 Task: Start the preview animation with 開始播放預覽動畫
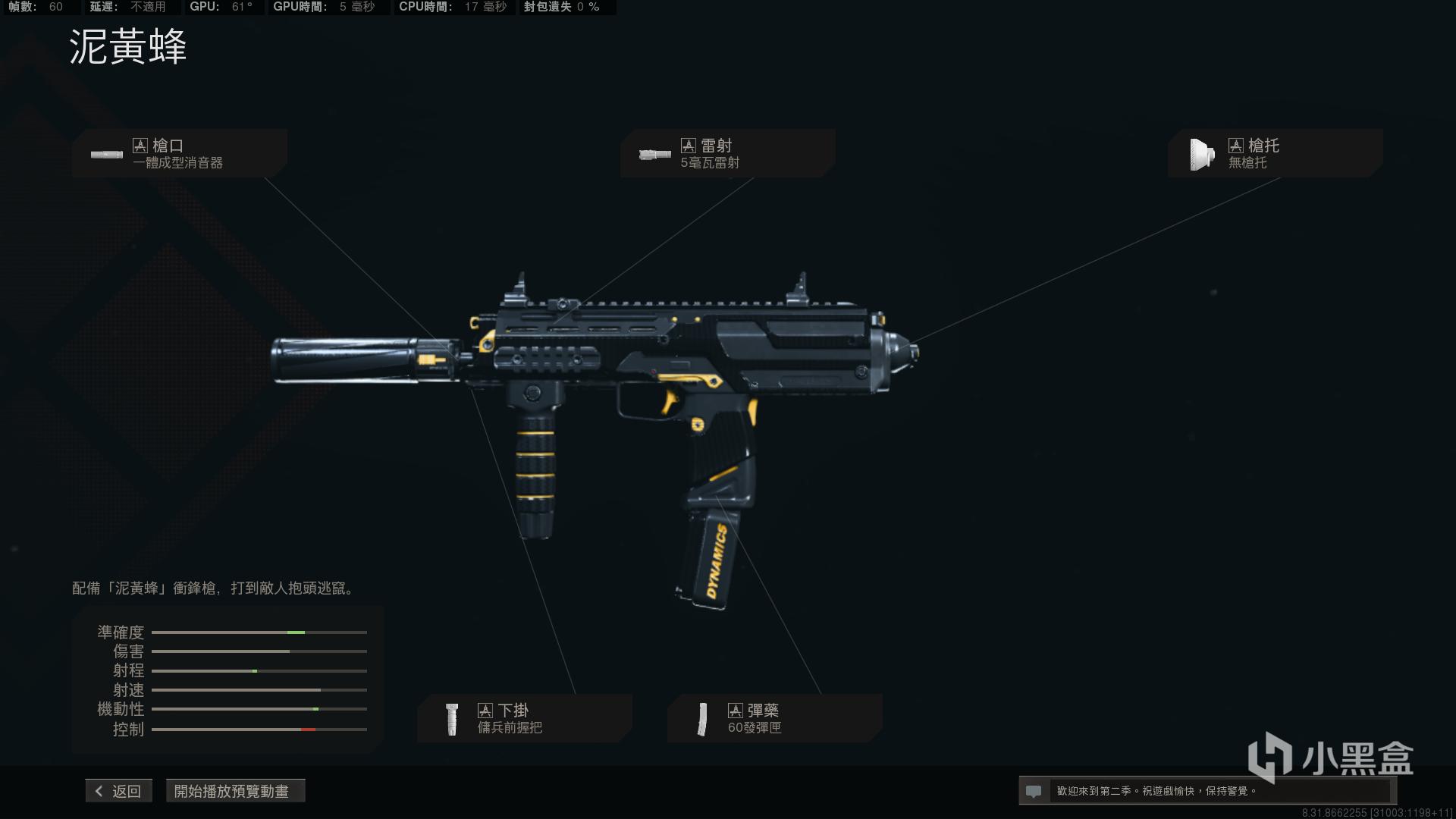pyautogui.click(x=231, y=791)
